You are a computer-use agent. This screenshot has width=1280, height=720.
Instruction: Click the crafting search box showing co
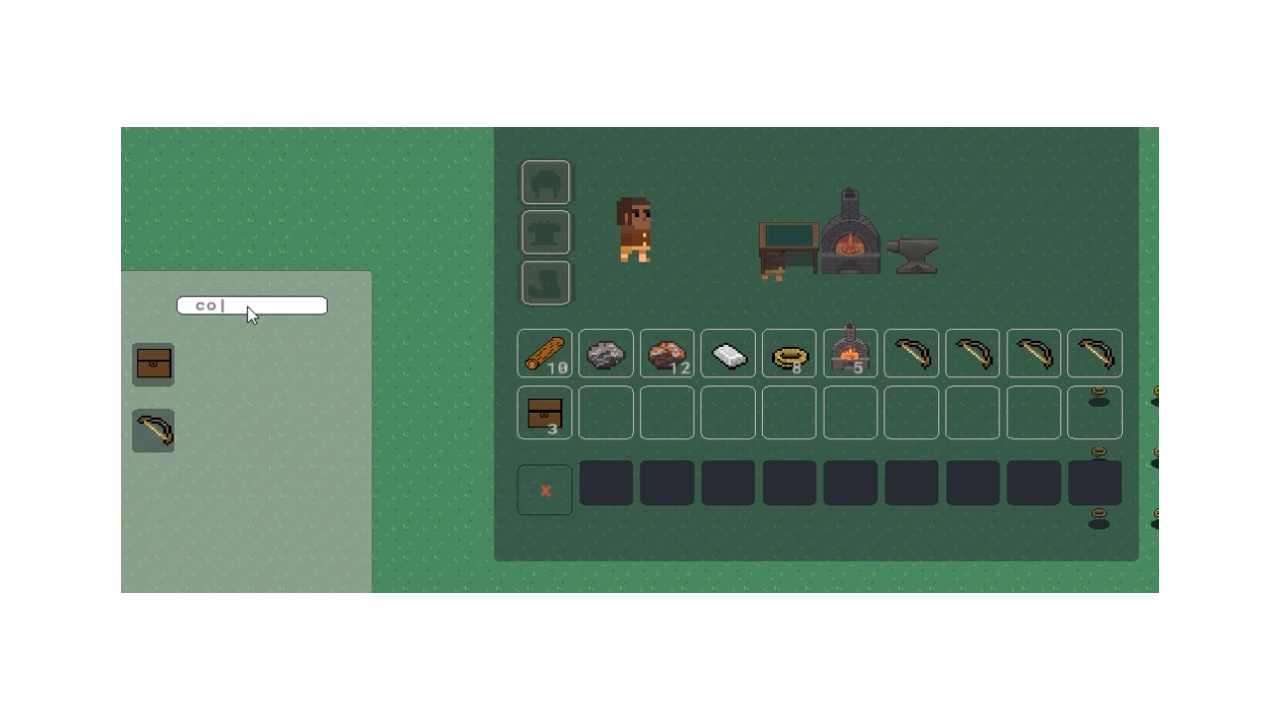click(x=251, y=305)
